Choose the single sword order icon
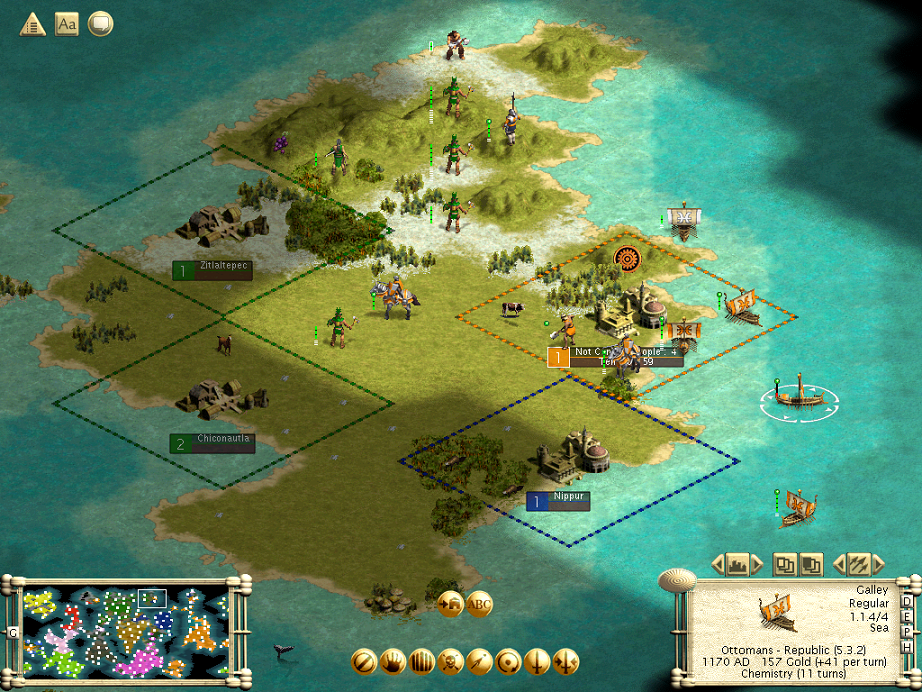Screen dimensions: 922x692 pos(538,661)
